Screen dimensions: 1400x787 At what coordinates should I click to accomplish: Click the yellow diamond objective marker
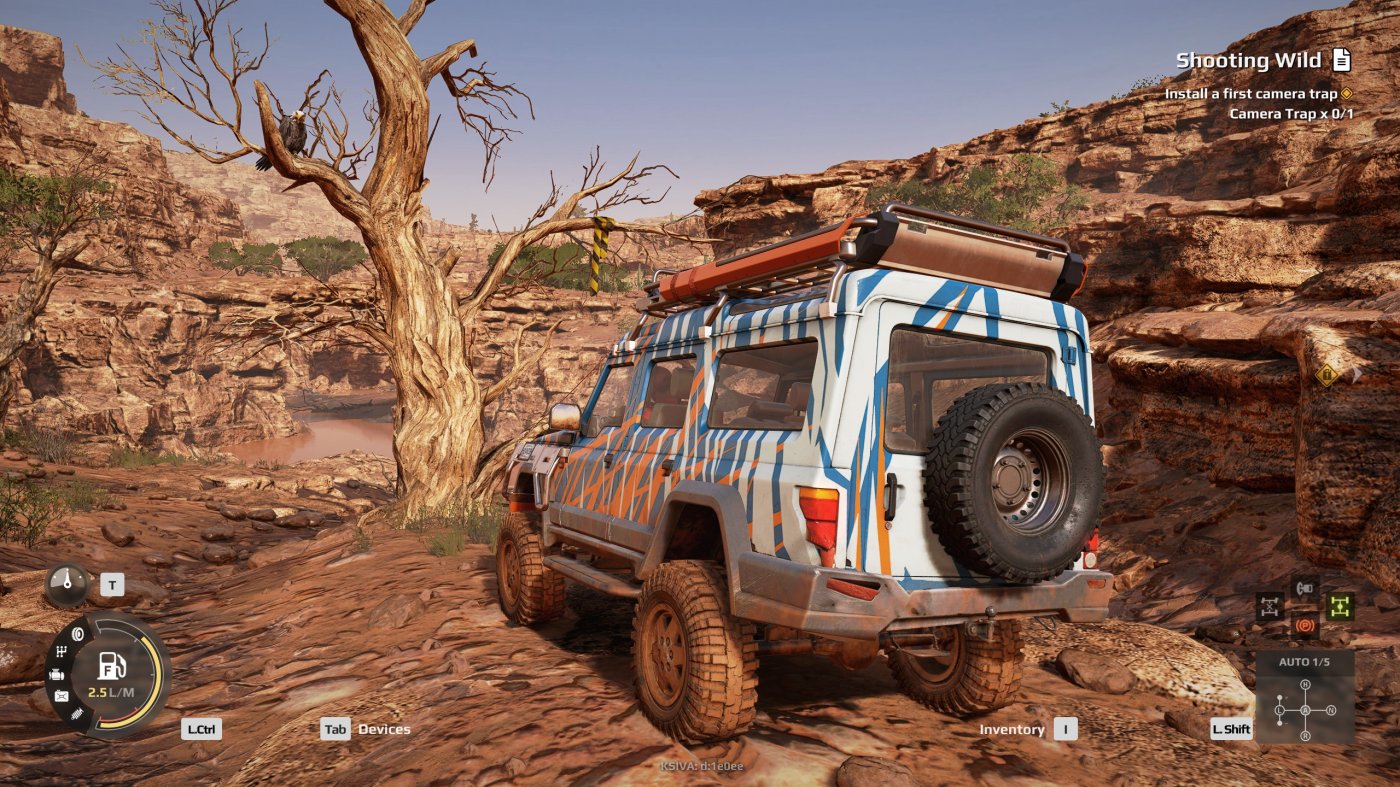coord(1326,375)
